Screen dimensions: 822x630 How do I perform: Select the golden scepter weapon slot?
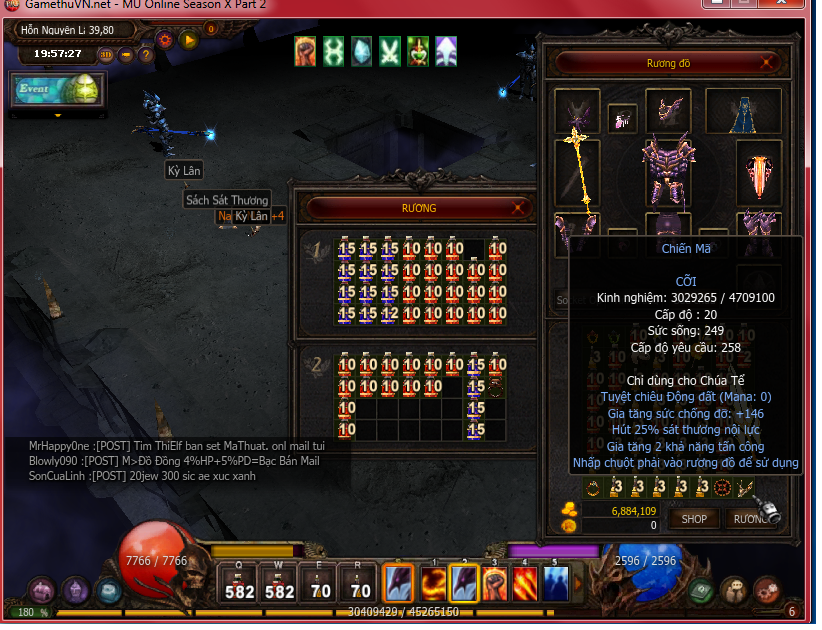[577, 170]
